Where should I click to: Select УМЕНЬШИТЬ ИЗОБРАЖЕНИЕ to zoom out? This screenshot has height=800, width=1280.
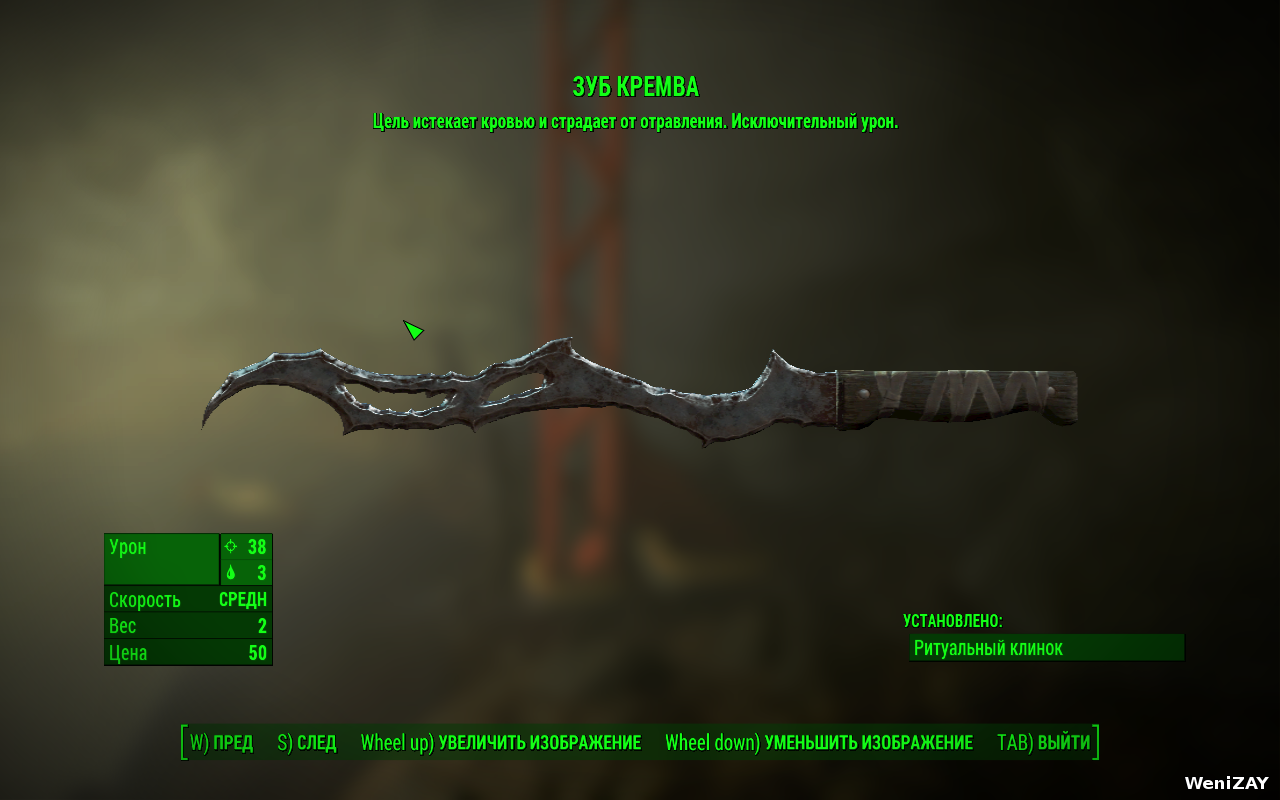tap(819, 743)
